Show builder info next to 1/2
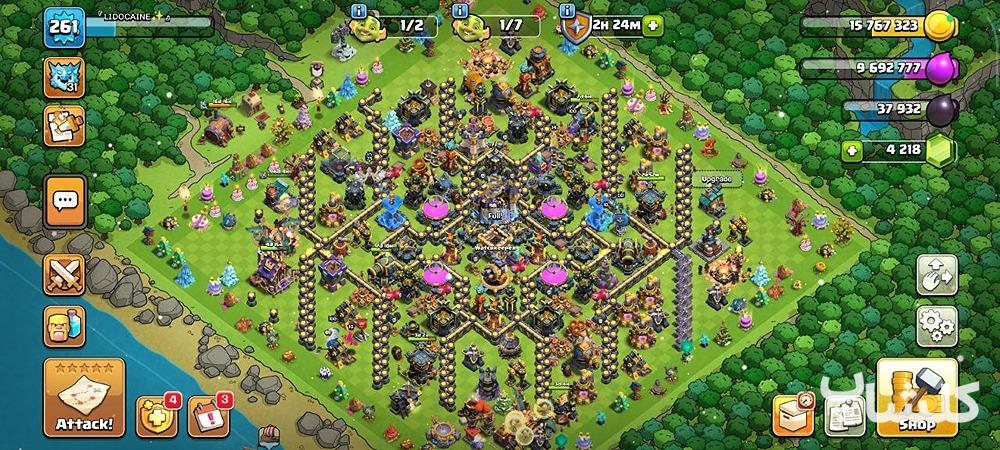The height and width of the screenshot is (450, 1000). tap(359, 11)
